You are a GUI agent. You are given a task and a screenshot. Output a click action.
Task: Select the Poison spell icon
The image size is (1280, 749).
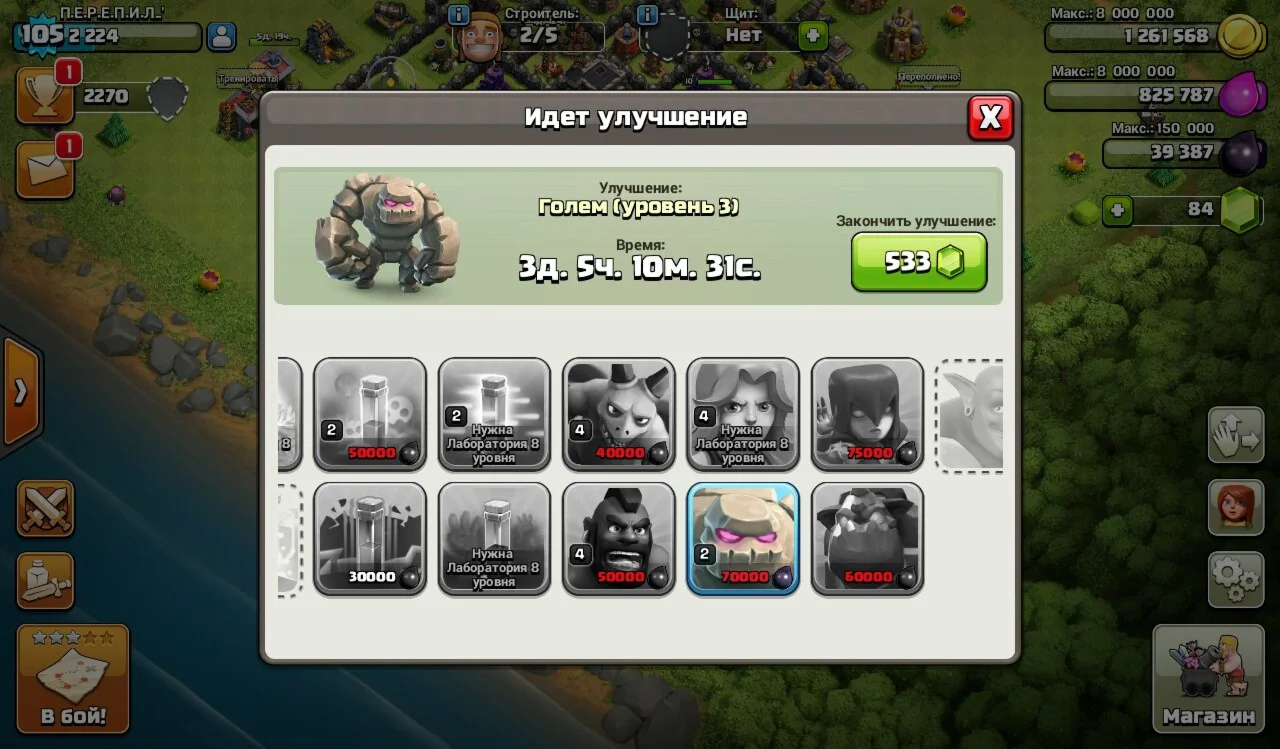tap(370, 414)
